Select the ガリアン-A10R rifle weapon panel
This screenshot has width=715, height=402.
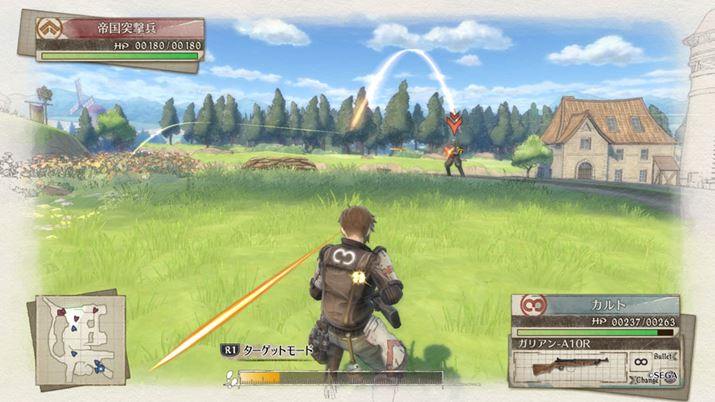click(x=569, y=364)
